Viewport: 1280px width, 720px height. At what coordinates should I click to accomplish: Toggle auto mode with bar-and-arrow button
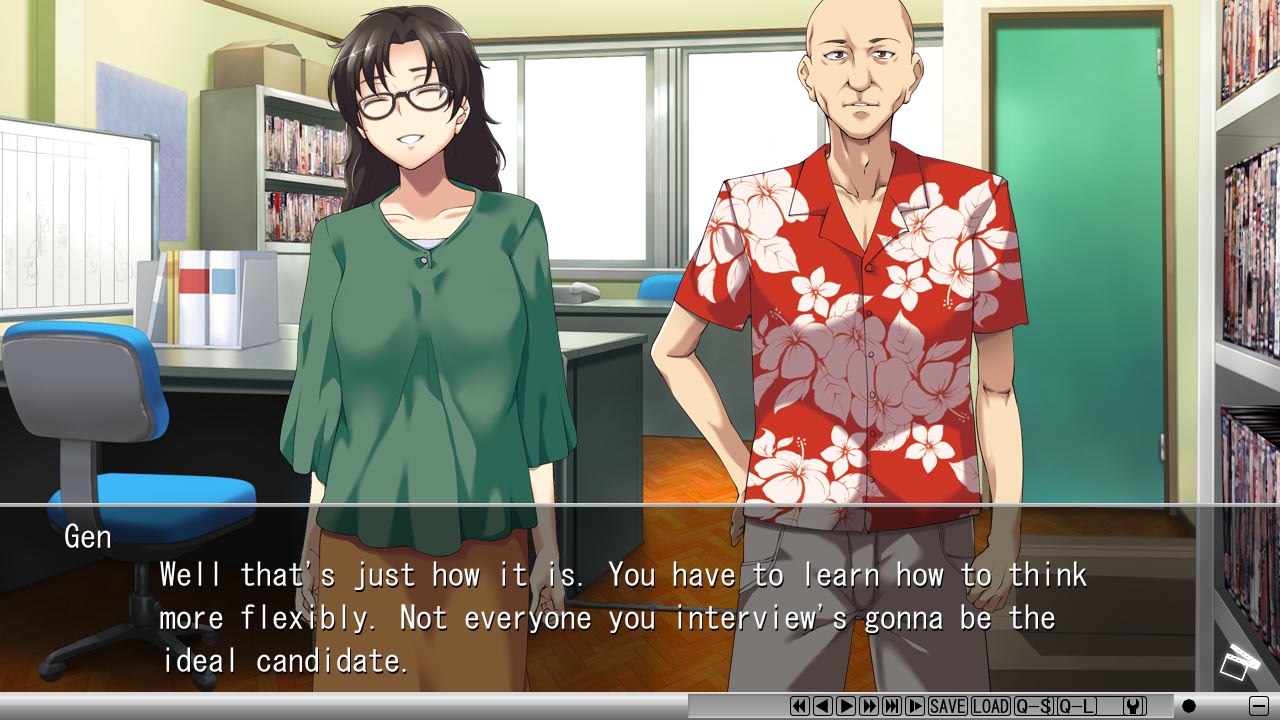pyautogui.click(x=915, y=706)
